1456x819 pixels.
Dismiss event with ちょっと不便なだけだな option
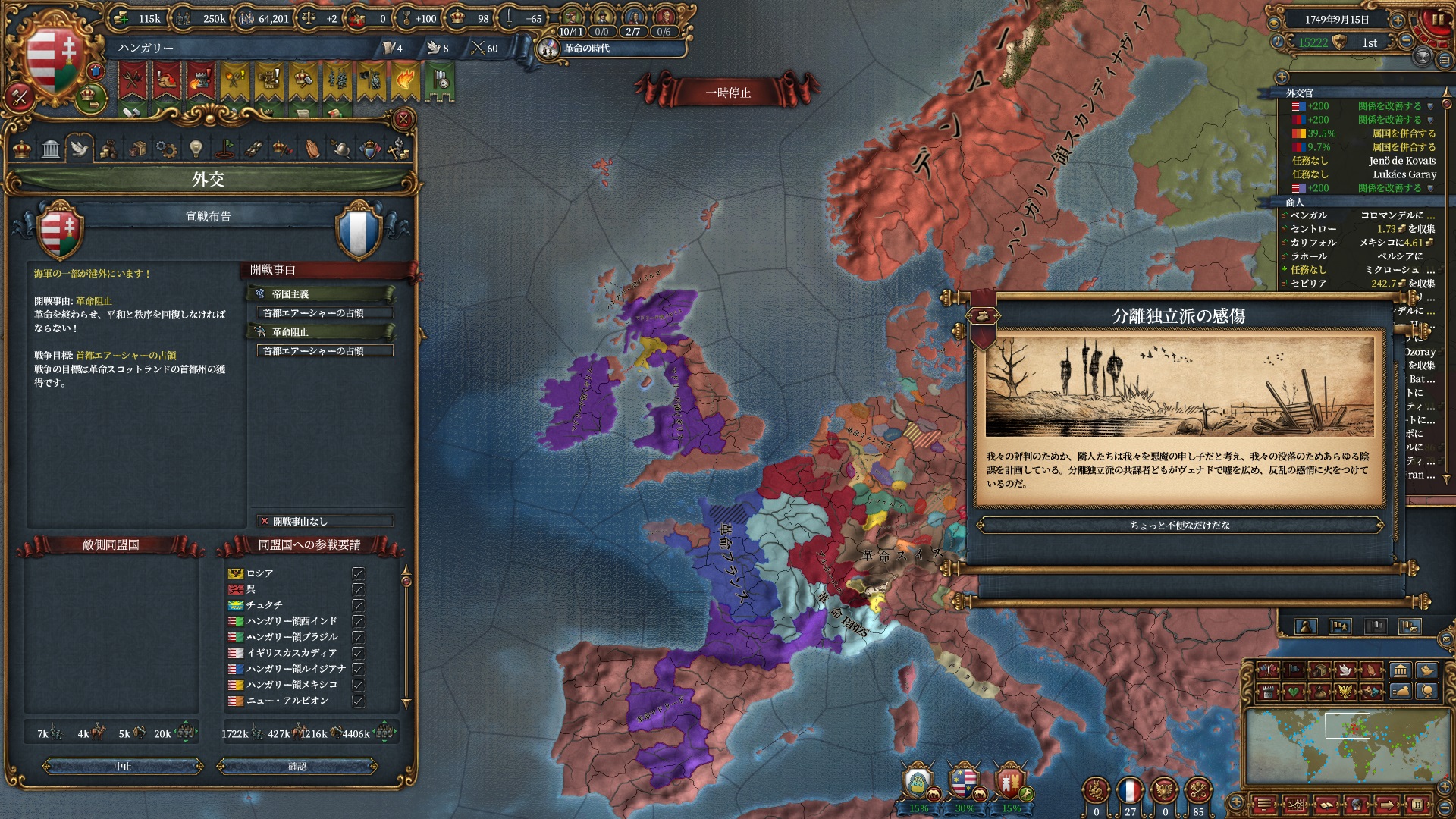1179,525
